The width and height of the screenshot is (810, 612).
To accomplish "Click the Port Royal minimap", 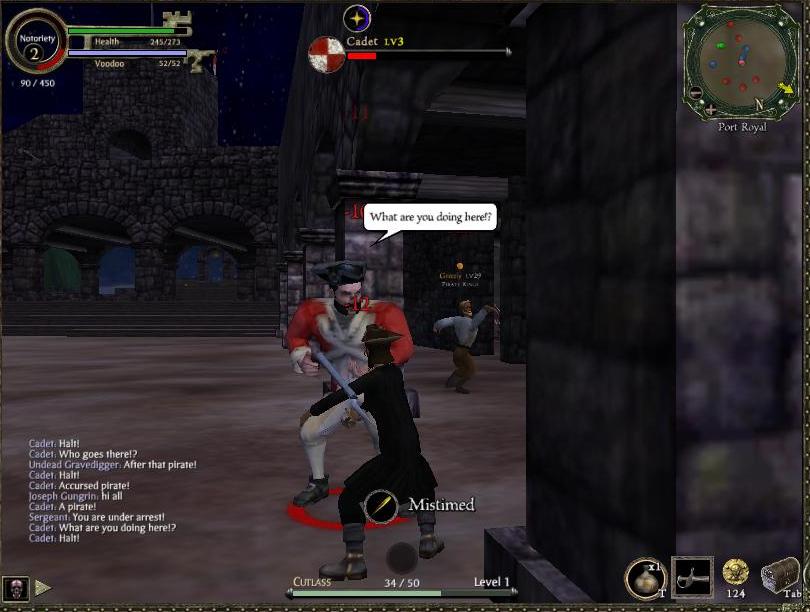I will click(741, 60).
